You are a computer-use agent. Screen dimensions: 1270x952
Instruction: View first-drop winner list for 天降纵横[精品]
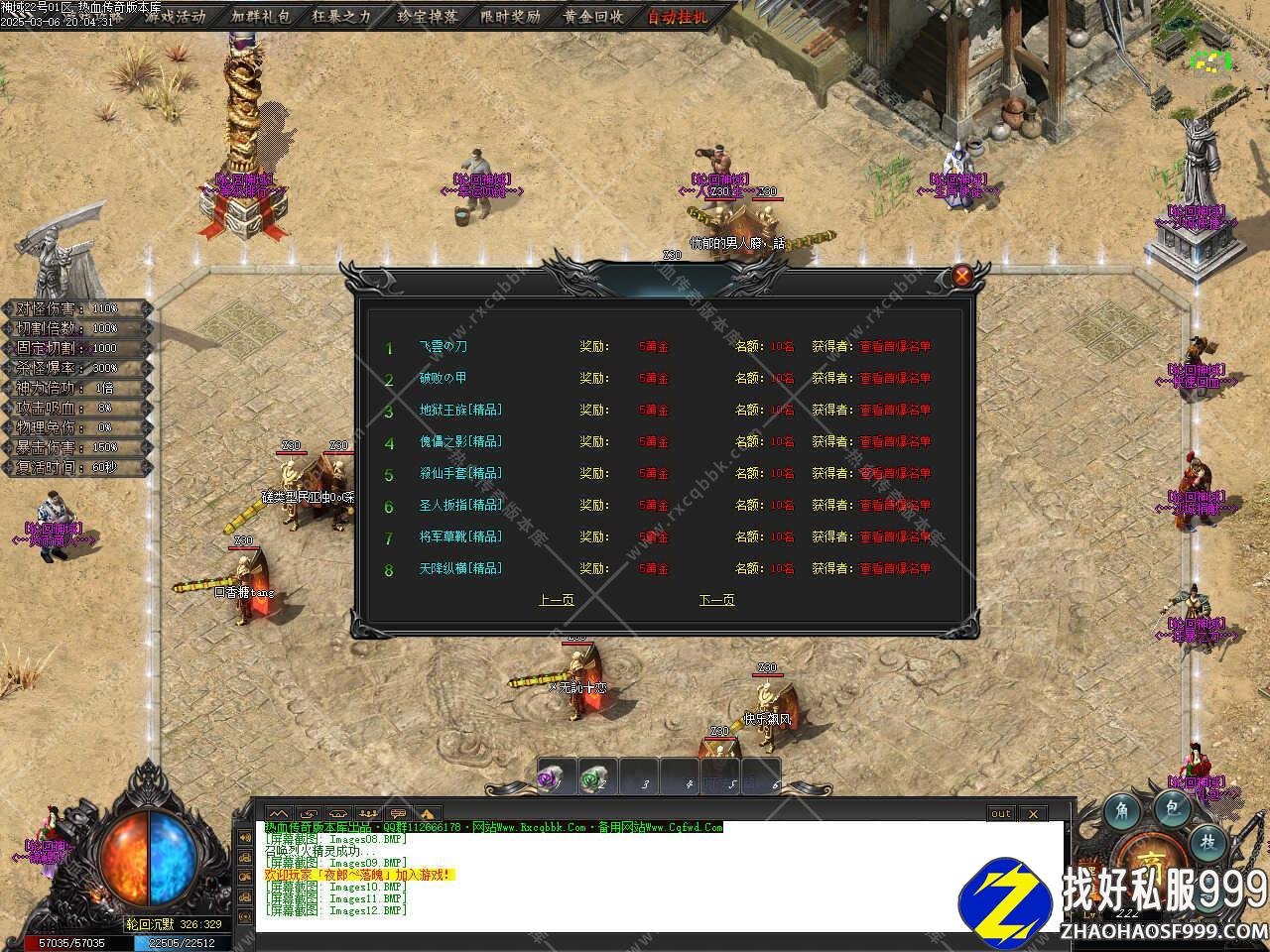coord(895,569)
